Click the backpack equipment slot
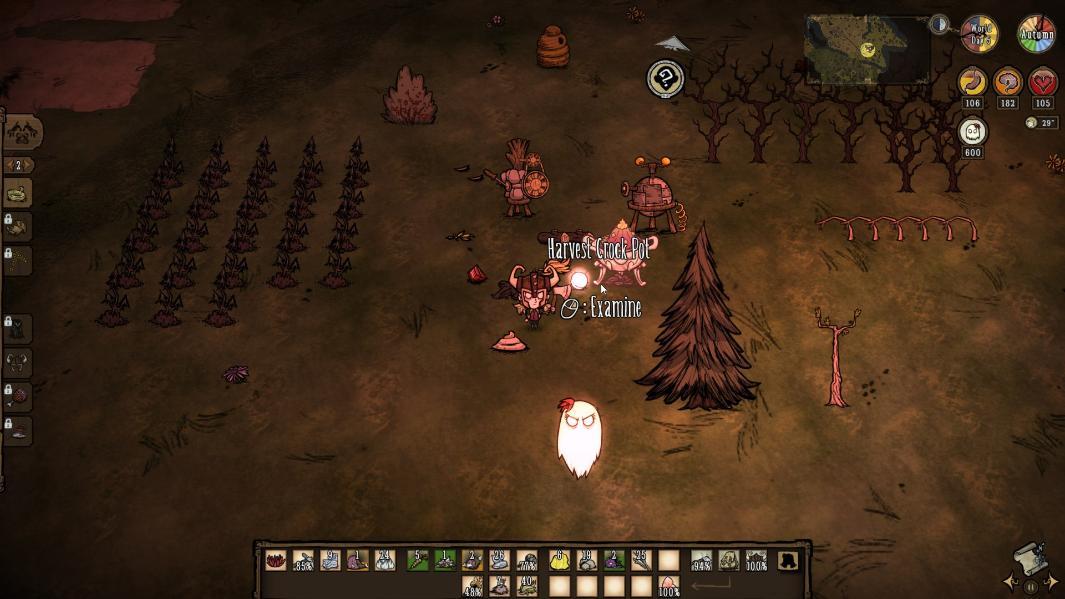1065x599 pixels. tap(729, 562)
